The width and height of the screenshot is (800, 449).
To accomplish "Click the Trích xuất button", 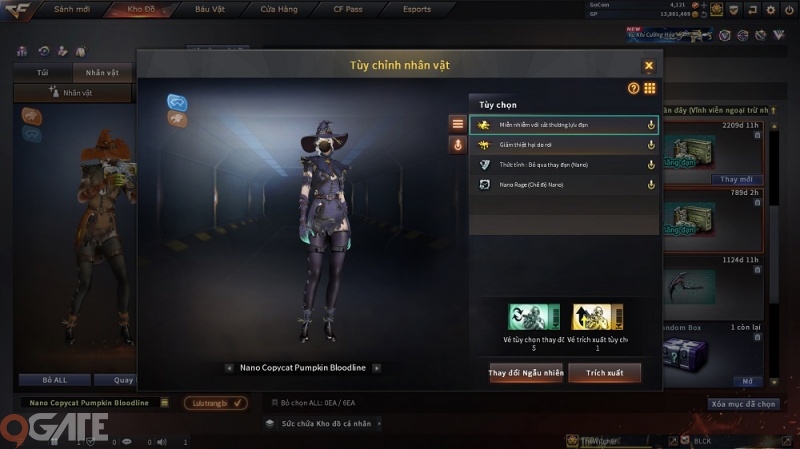I will (x=604, y=373).
